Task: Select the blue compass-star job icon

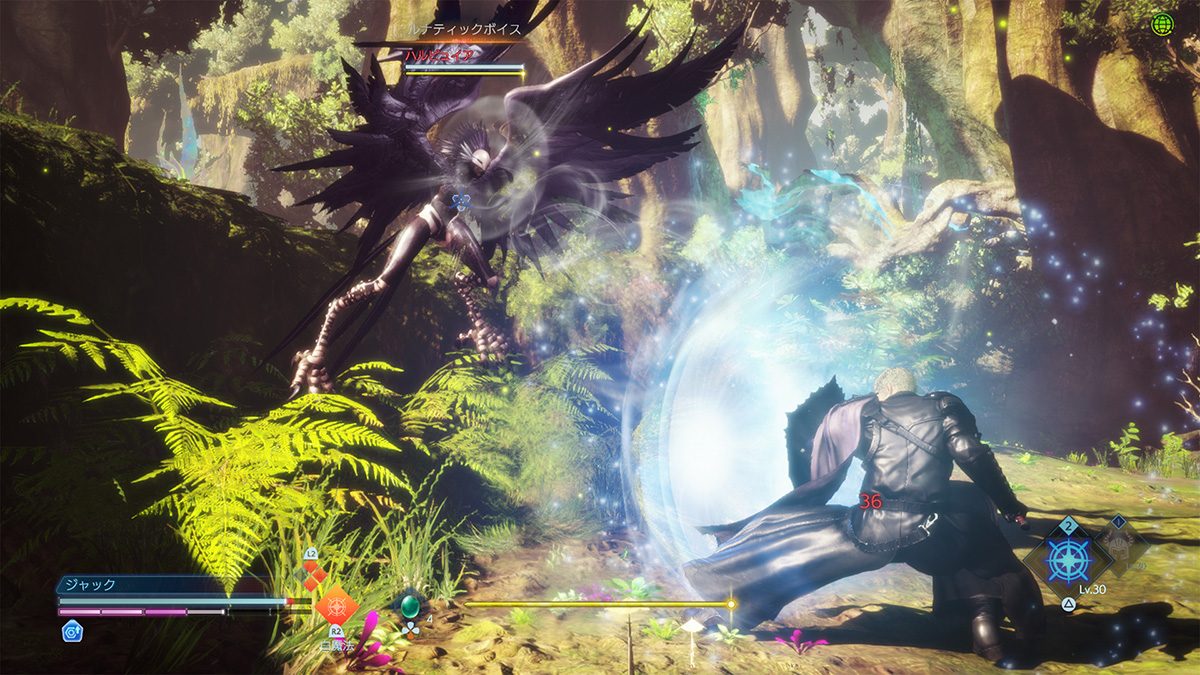Action: [1067, 561]
